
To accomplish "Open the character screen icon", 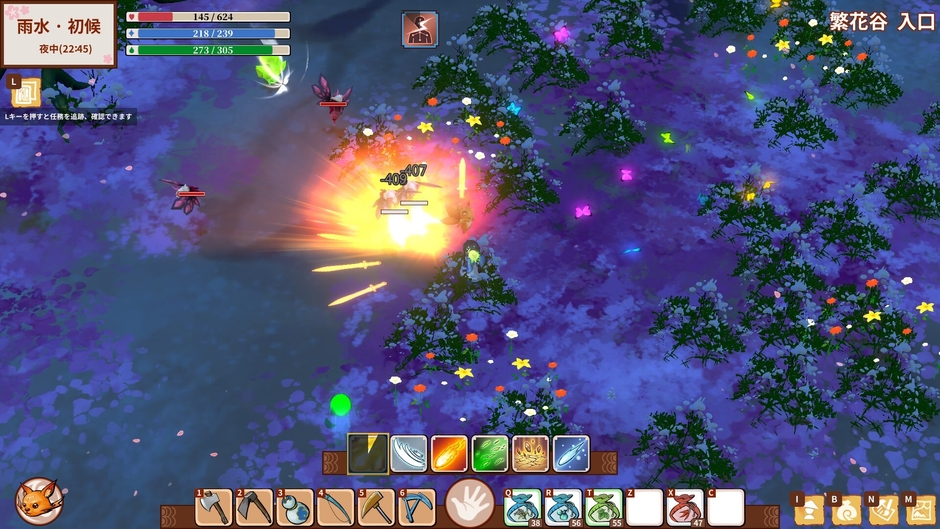I will pyautogui.click(x=808, y=510).
